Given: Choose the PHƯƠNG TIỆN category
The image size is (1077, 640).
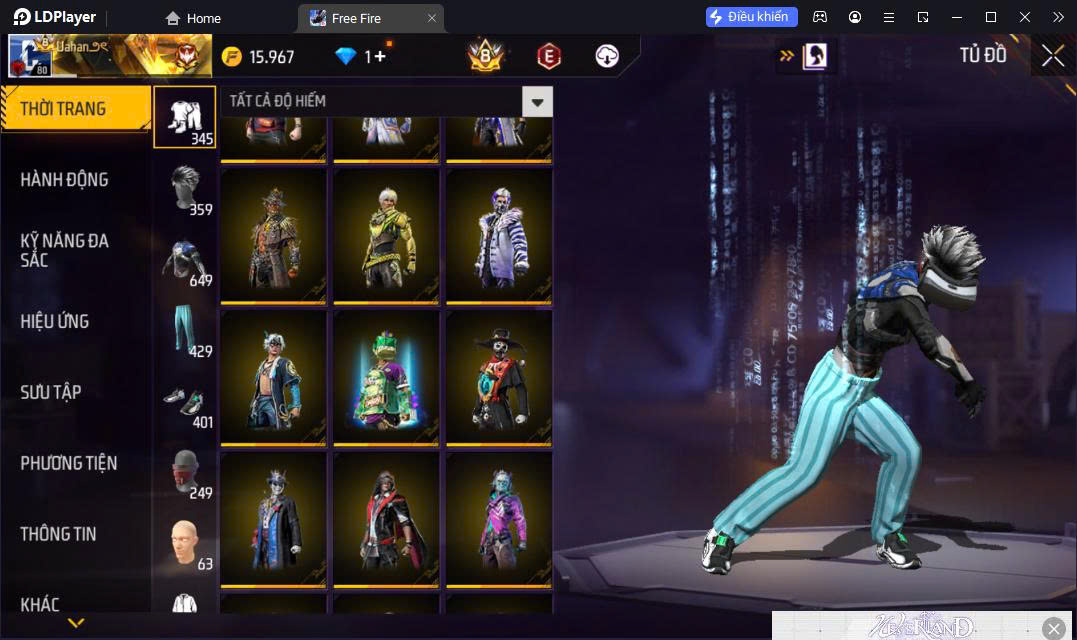Looking at the screenshot, I should pyautogui.click(x=68, y=463).
